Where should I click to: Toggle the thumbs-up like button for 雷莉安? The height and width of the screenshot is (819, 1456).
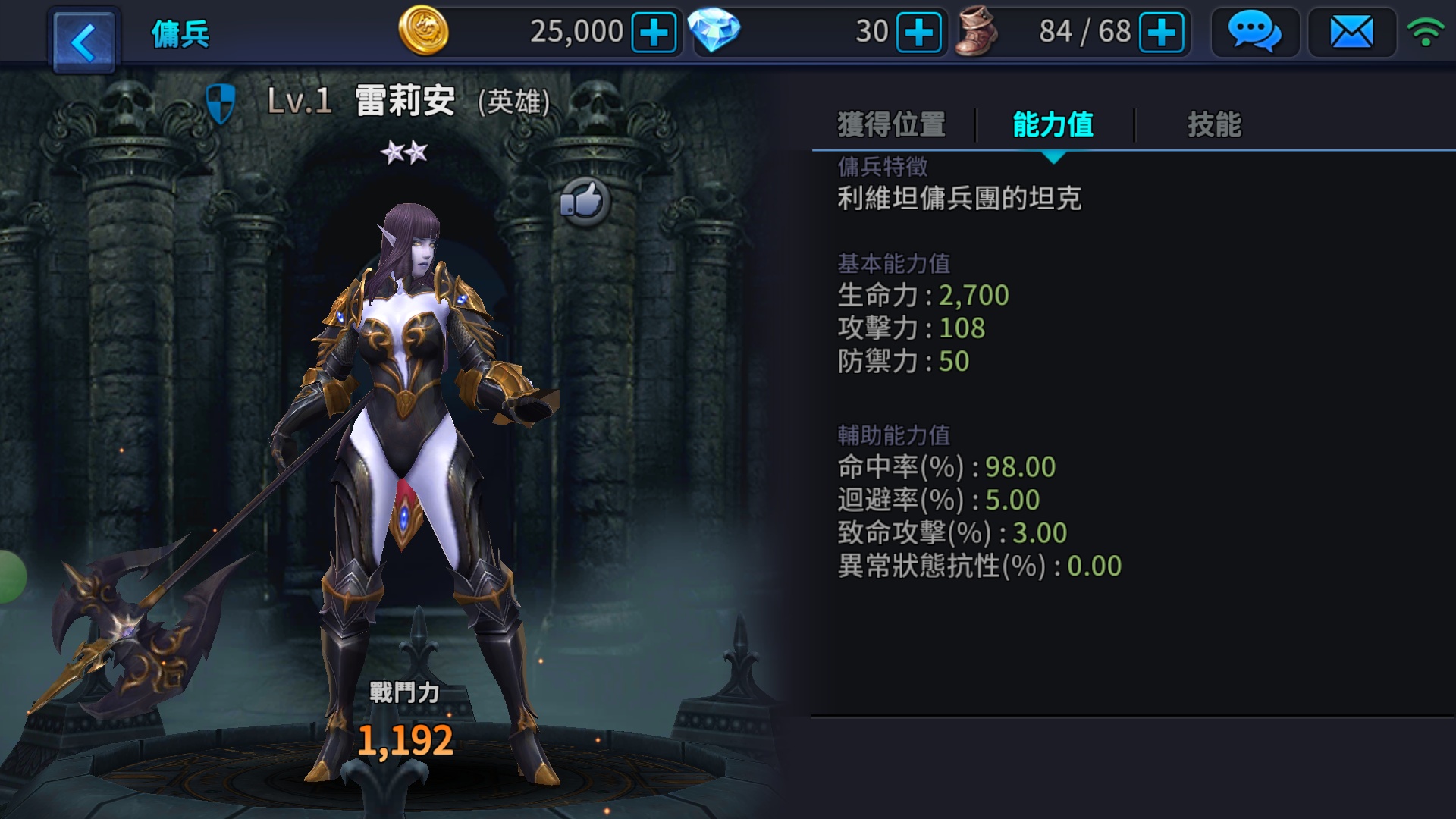point(584,201)
